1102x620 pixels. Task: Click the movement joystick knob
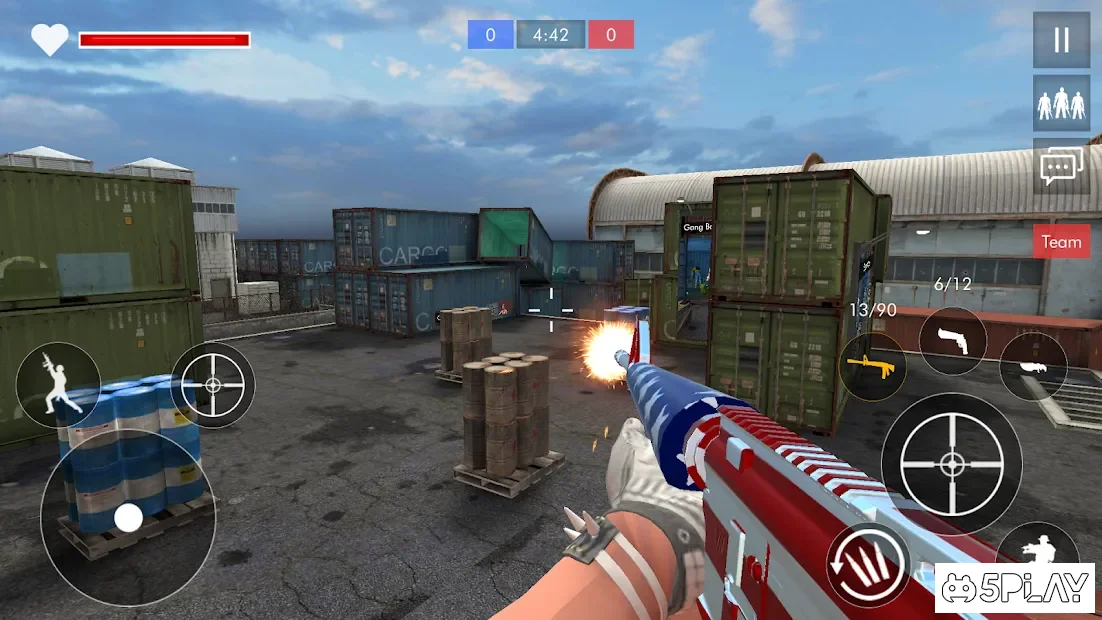click(128, 517)
